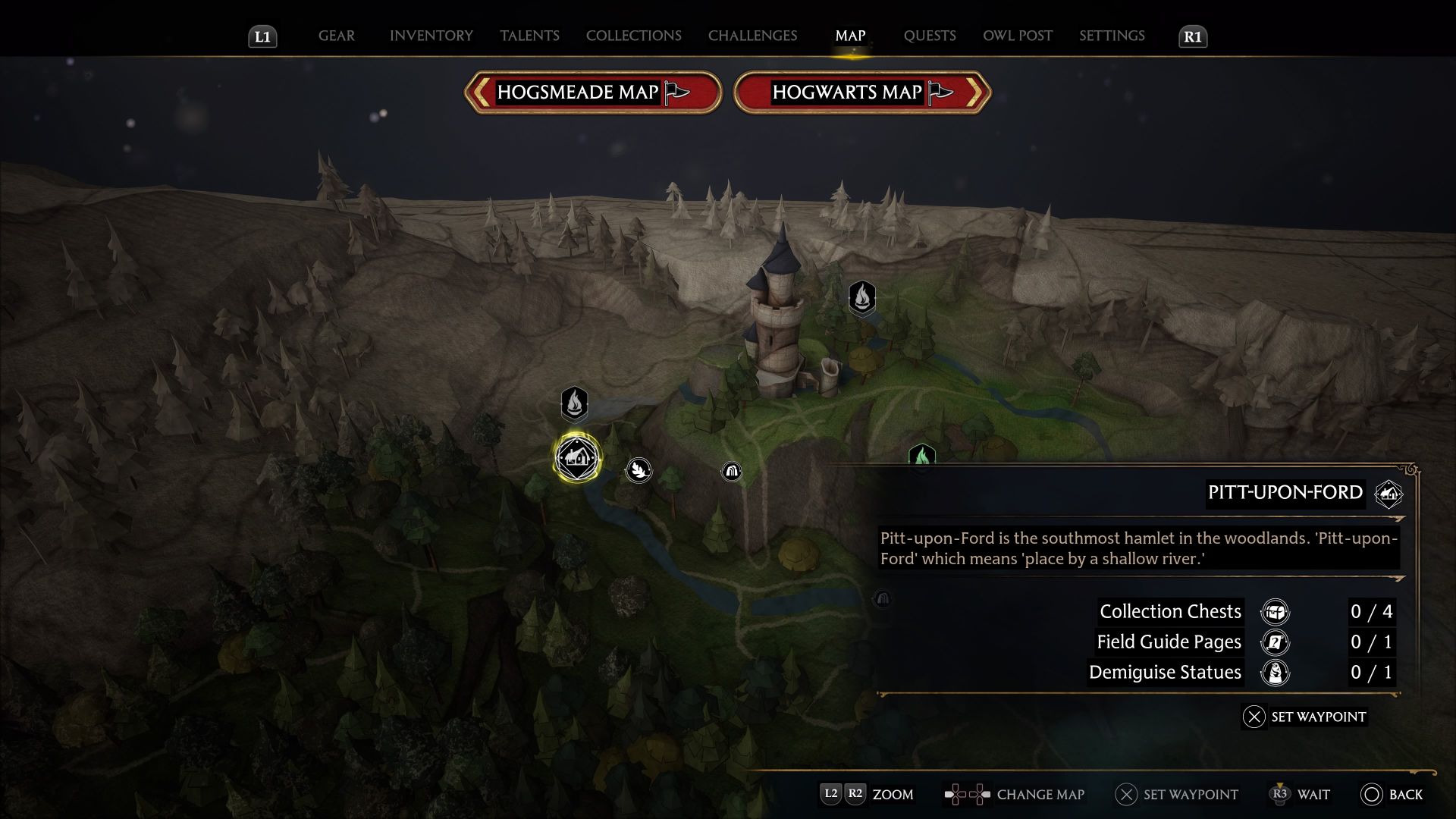Select the highlighted Pitt-upon-Ford hamlet marker
Screen dimensions: 1456x819
pyautogui.click(x=577, y=457)
